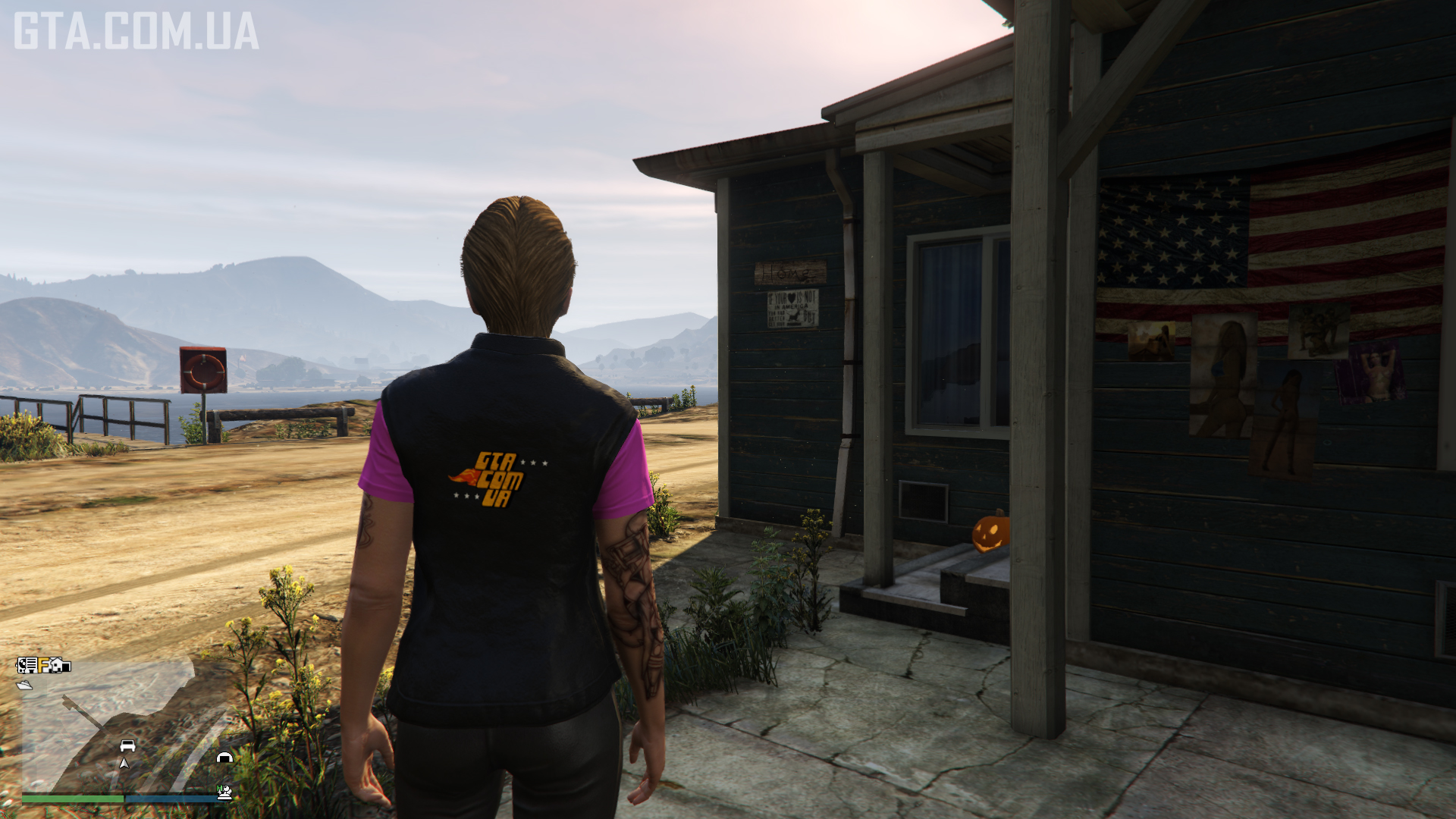The width and height of the screenshot is (1456, 819).
Task: Click the garage arch blip on the minimap
Action: [x=224, y=757]
